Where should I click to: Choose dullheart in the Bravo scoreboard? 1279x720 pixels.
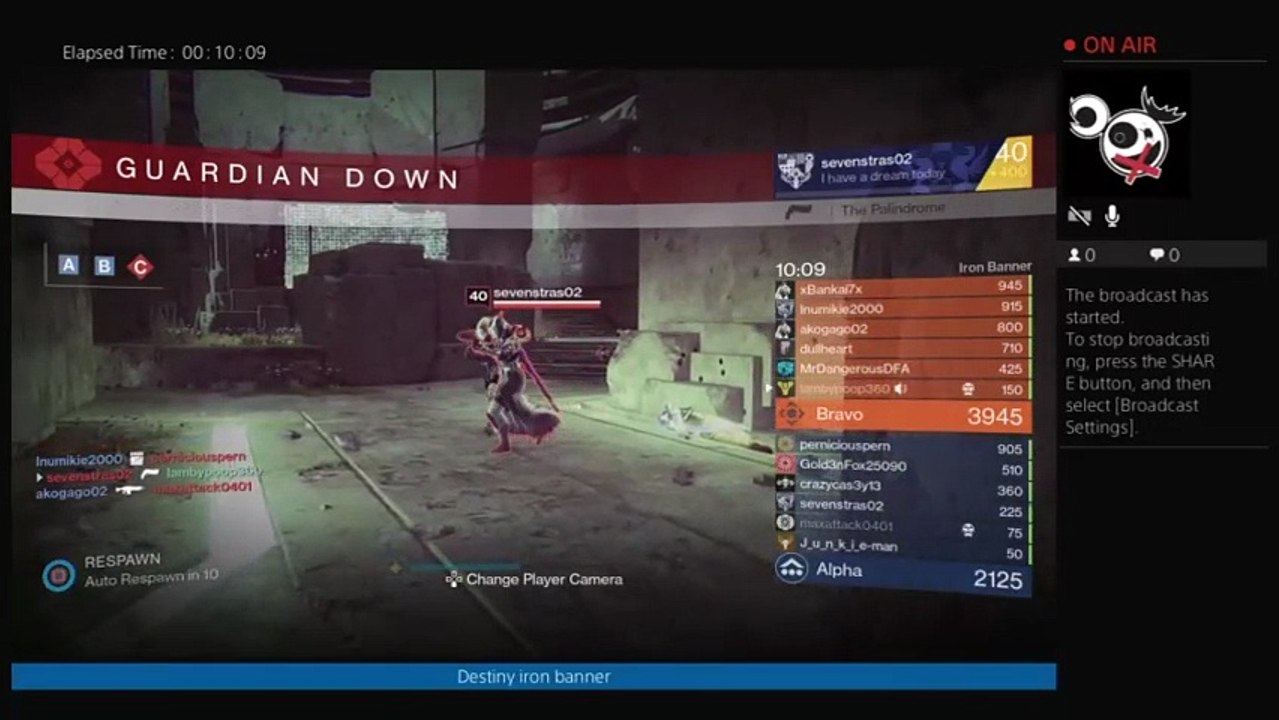click(x=902, y=348)
